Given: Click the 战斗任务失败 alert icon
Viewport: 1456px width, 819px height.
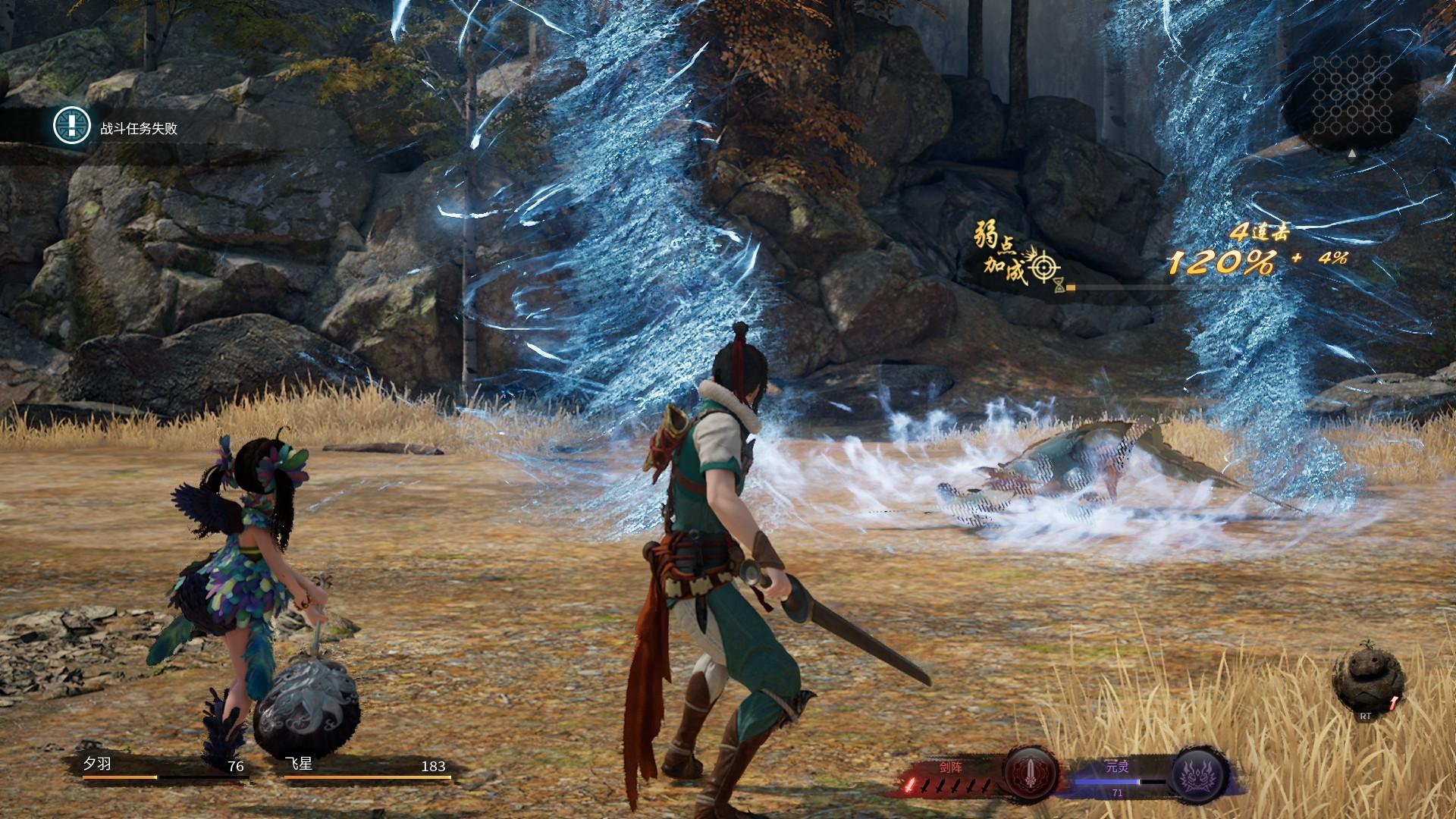Looking at the screenshot, I should click(x=72, y=125).
